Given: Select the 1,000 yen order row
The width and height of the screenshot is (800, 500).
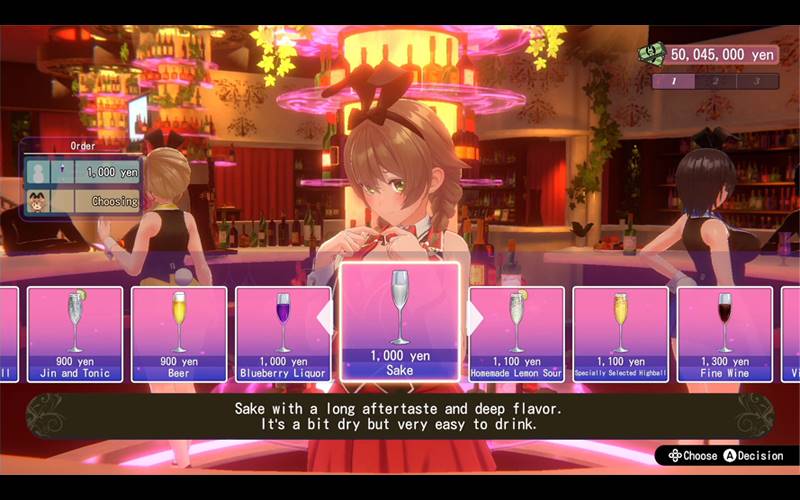Looking at the screenshot, I should [84, 172].
